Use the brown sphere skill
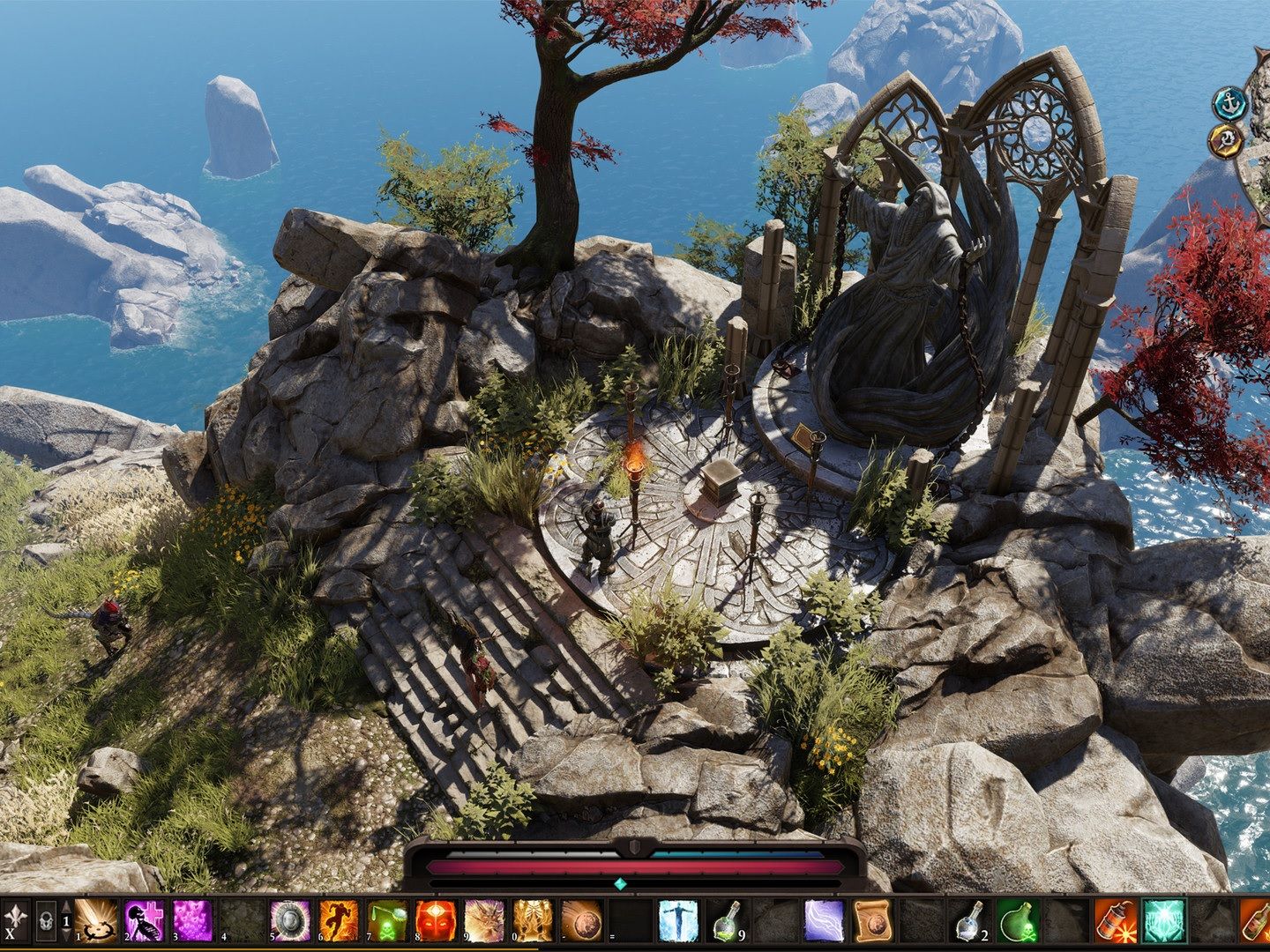The height and width of the screenshot is (952, 1270). point(581,921)
